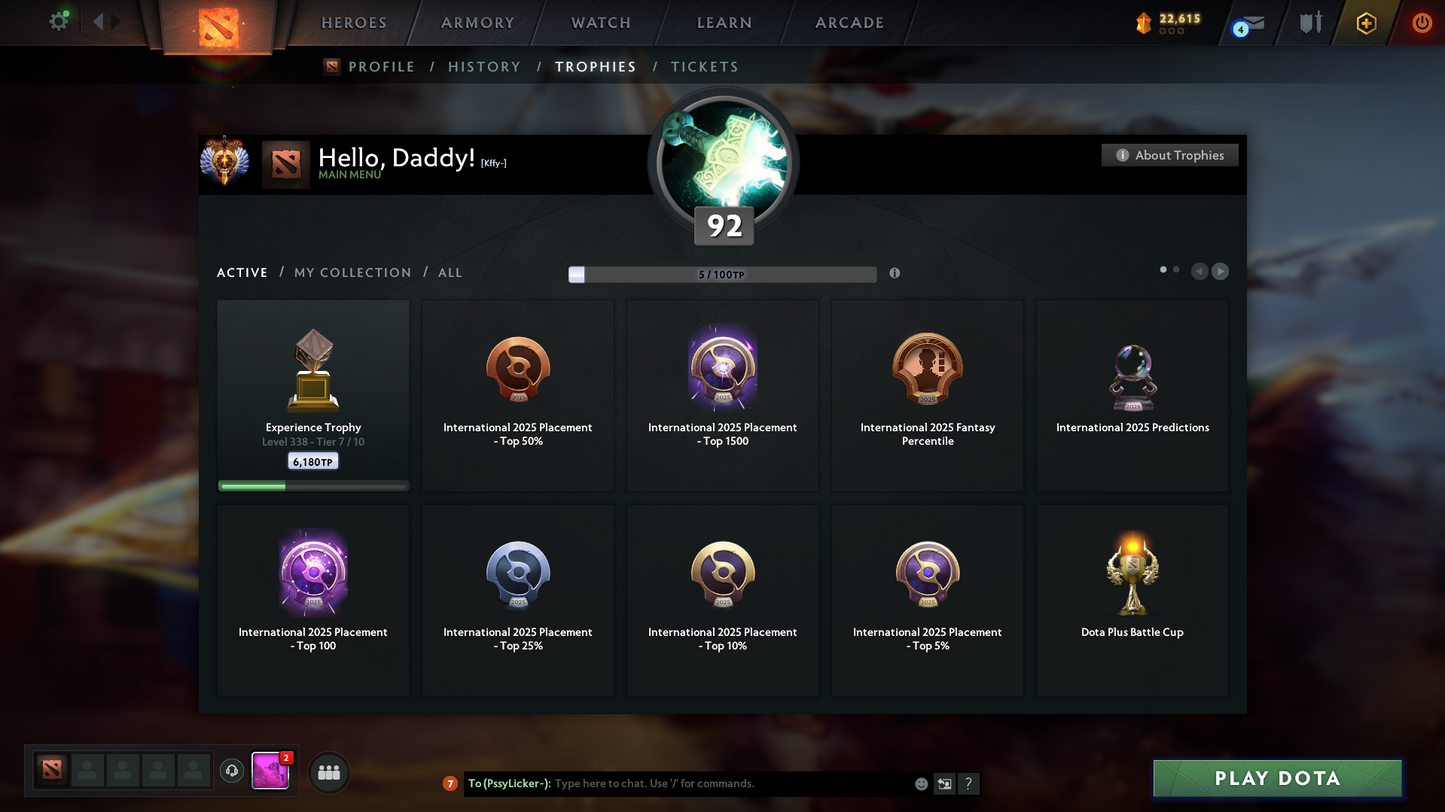This screenshot has height=812, width=1445.
Task: Show All trophies
Action: tap(450, 272)
